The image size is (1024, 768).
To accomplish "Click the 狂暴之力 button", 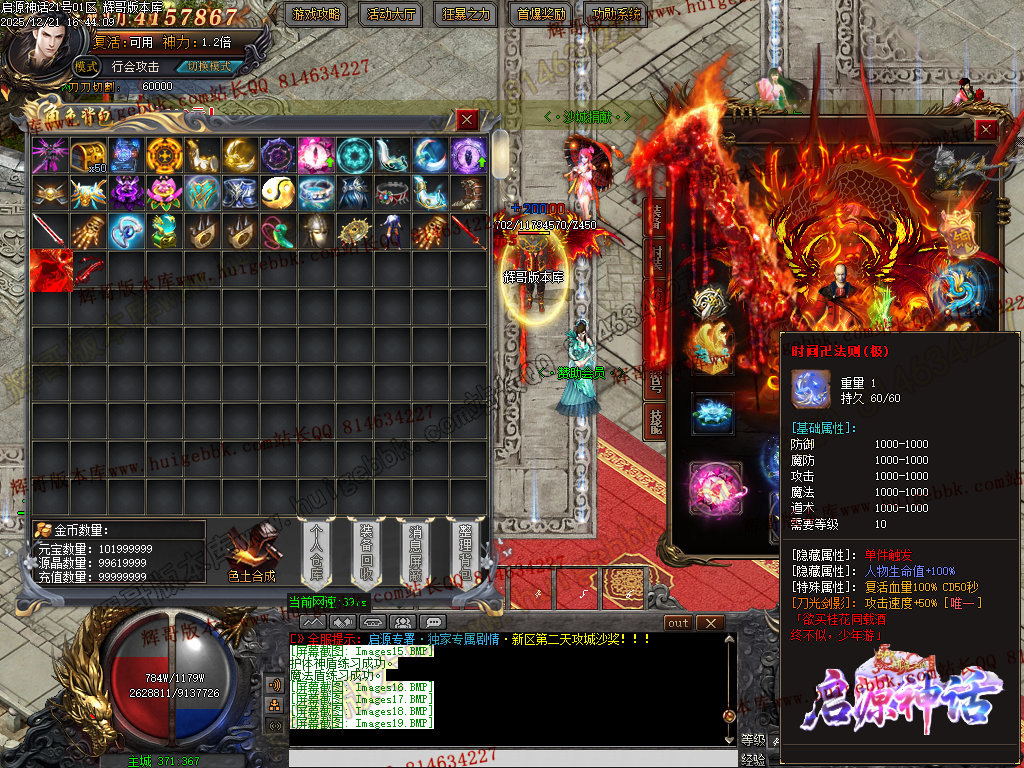I will (x=466, y=14).
